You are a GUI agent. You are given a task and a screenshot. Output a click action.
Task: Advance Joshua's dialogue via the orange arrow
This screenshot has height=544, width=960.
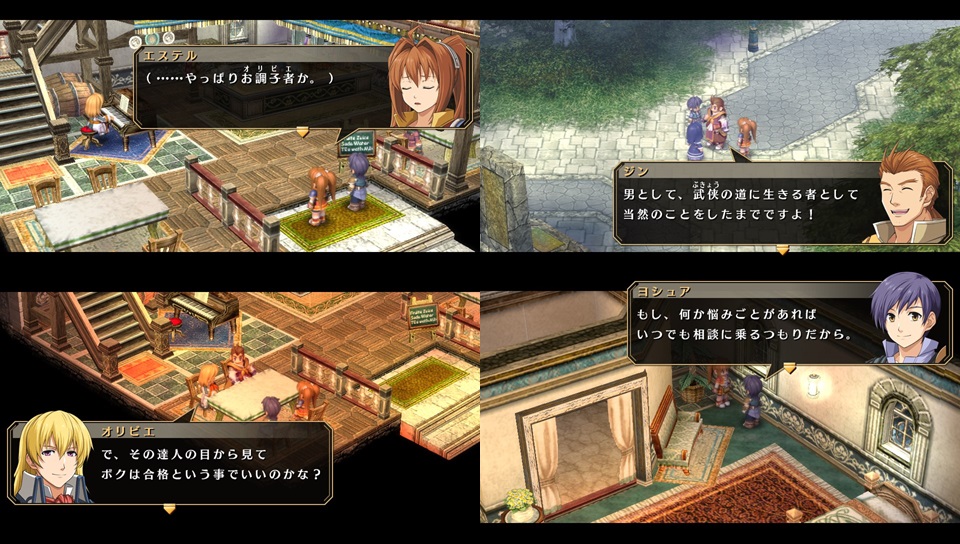(x=788, y=368)
